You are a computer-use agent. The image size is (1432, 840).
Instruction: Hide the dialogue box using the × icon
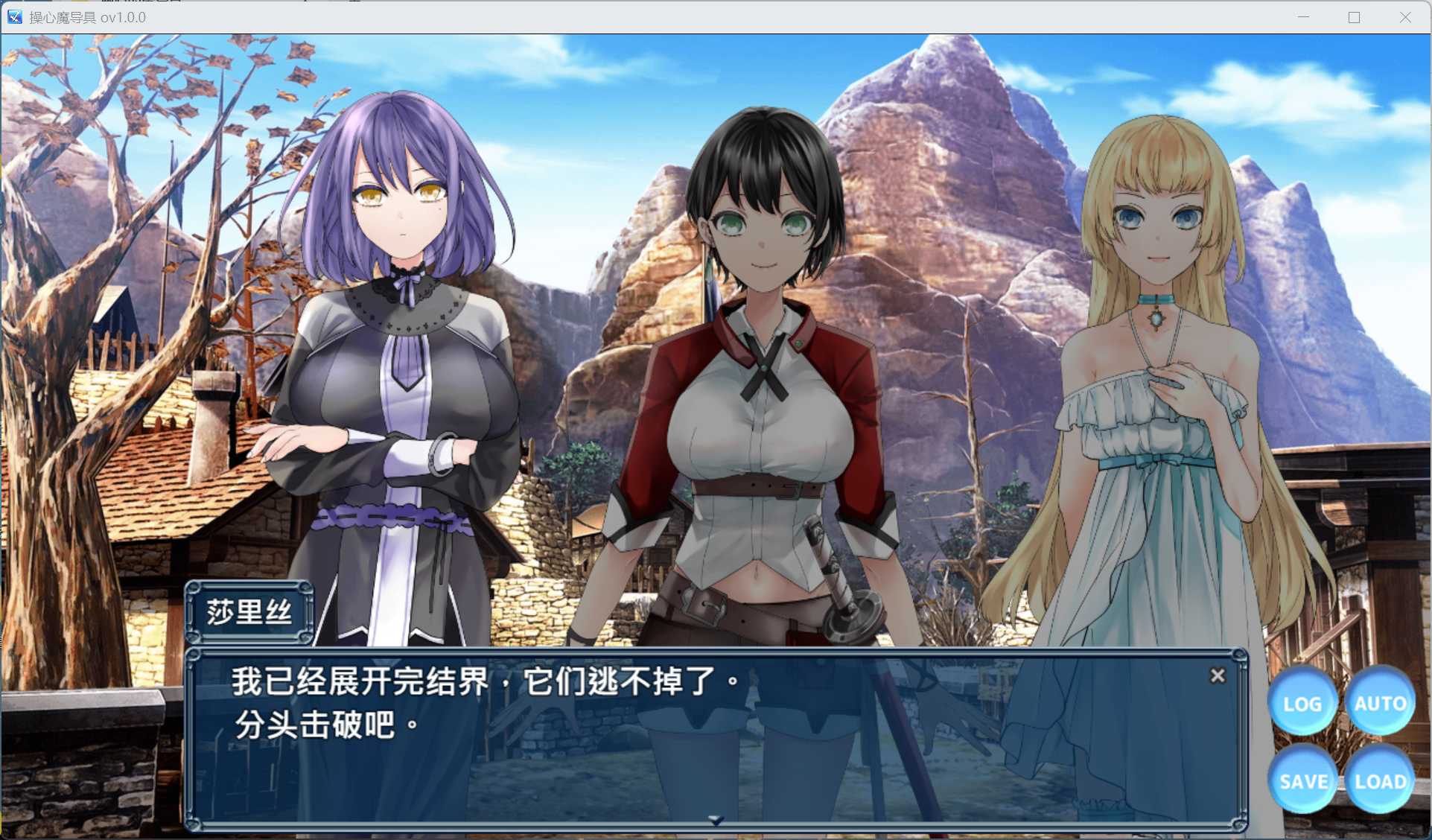(1218, 676)
